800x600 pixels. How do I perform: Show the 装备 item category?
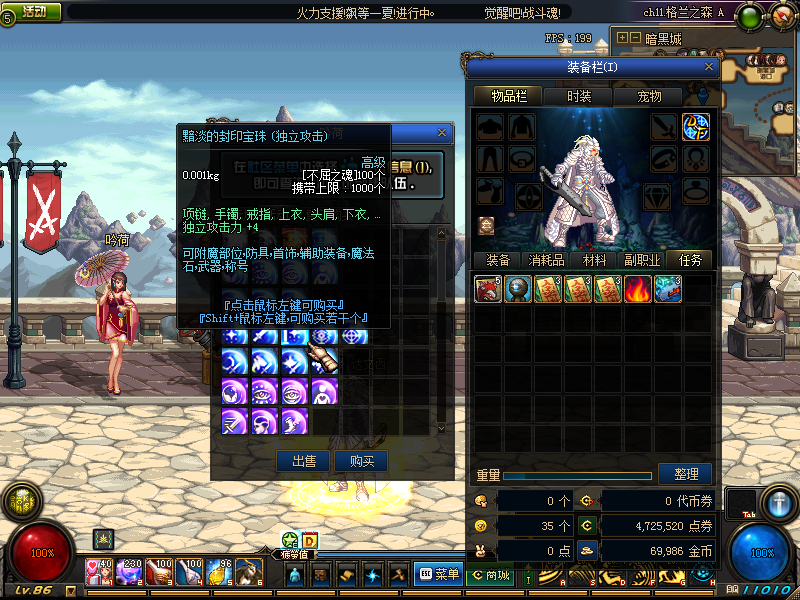(497, 260)
